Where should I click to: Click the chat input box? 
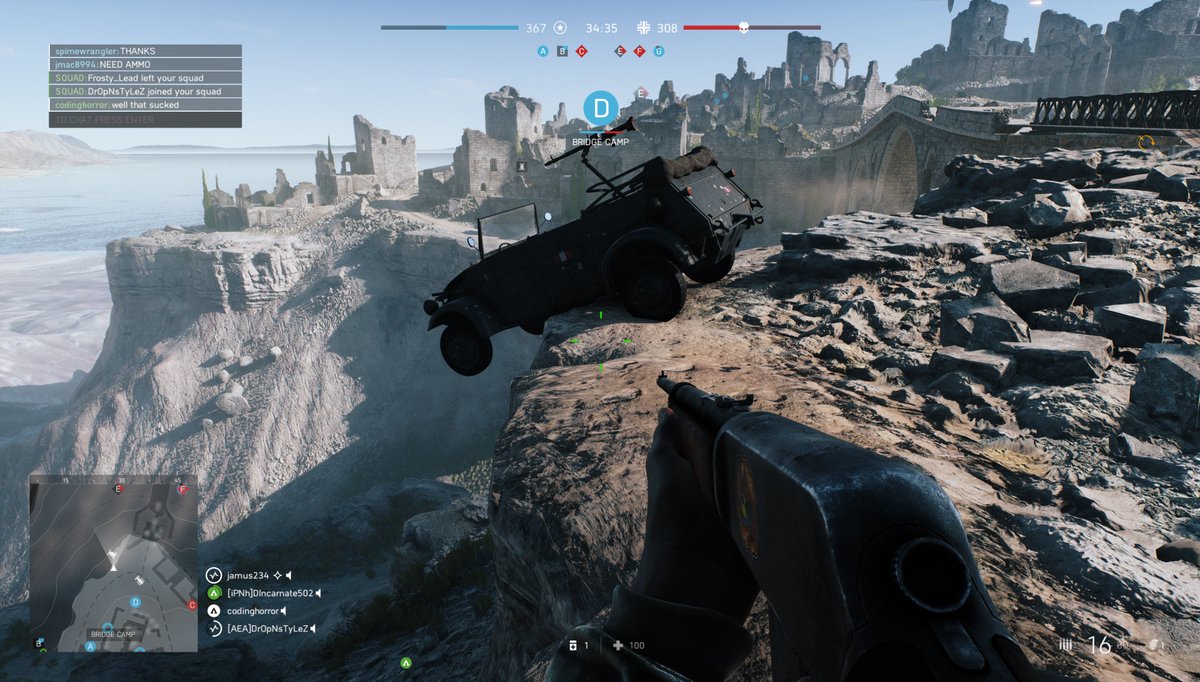(145, 120)
